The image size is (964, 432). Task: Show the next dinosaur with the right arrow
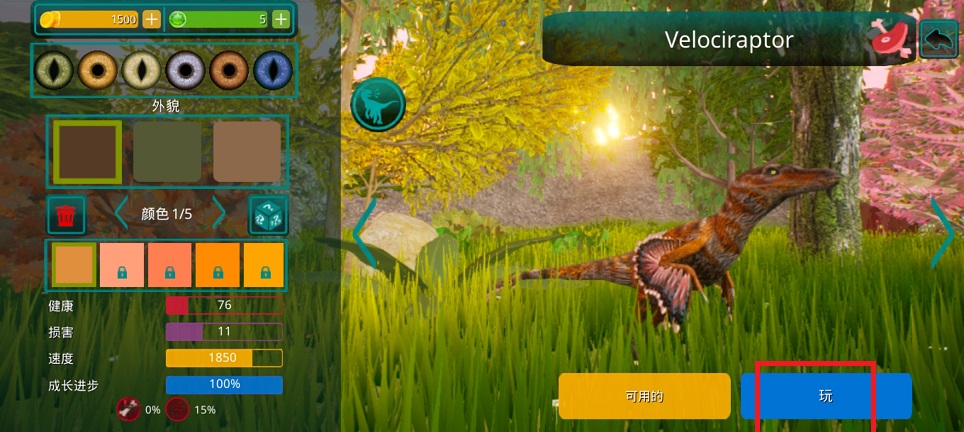click(x=943, y=232)
